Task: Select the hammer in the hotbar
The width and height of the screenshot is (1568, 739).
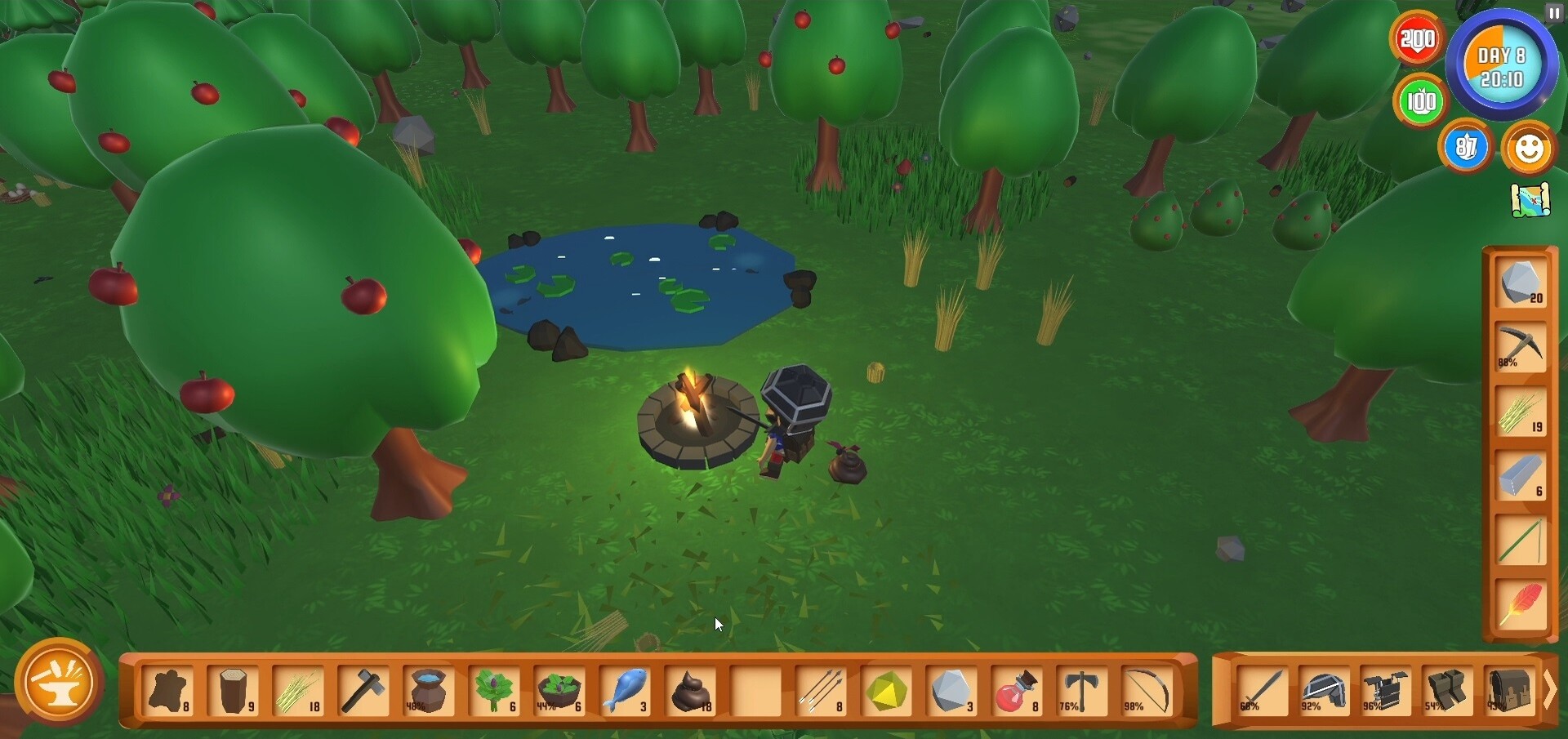Action: point(364,691)
